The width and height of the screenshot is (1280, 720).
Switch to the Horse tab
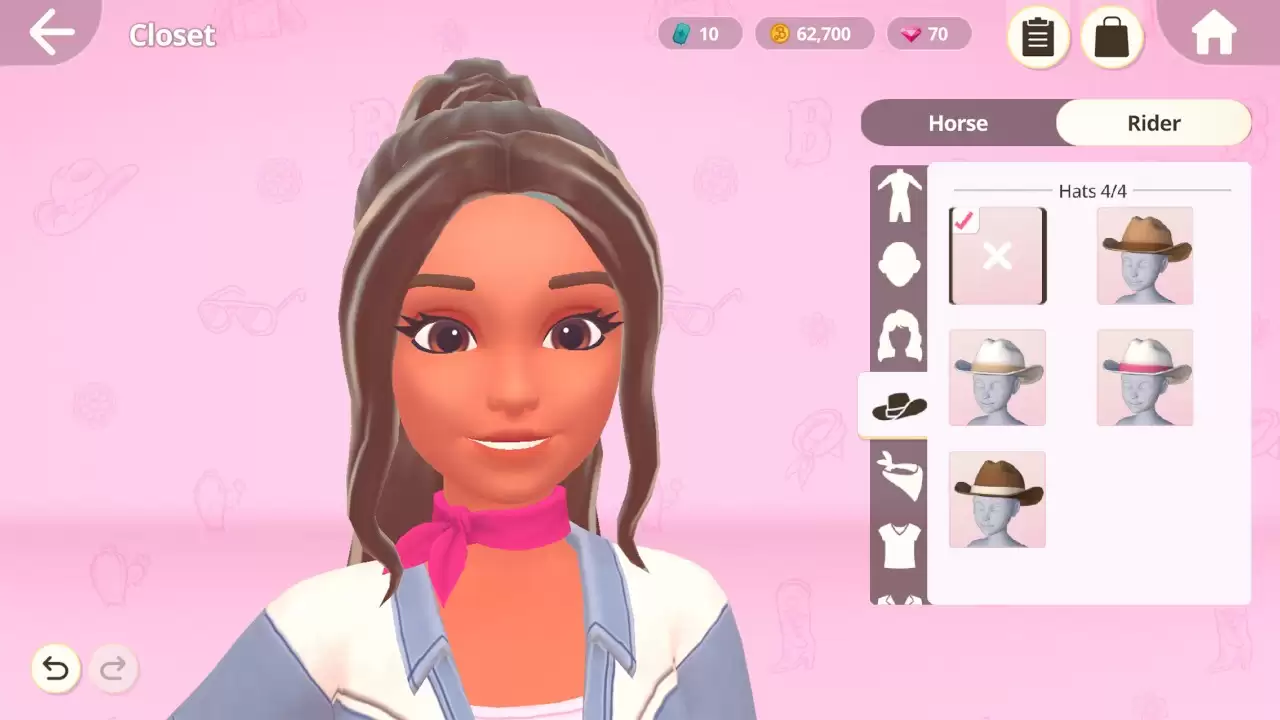click(x=958, y=123)
